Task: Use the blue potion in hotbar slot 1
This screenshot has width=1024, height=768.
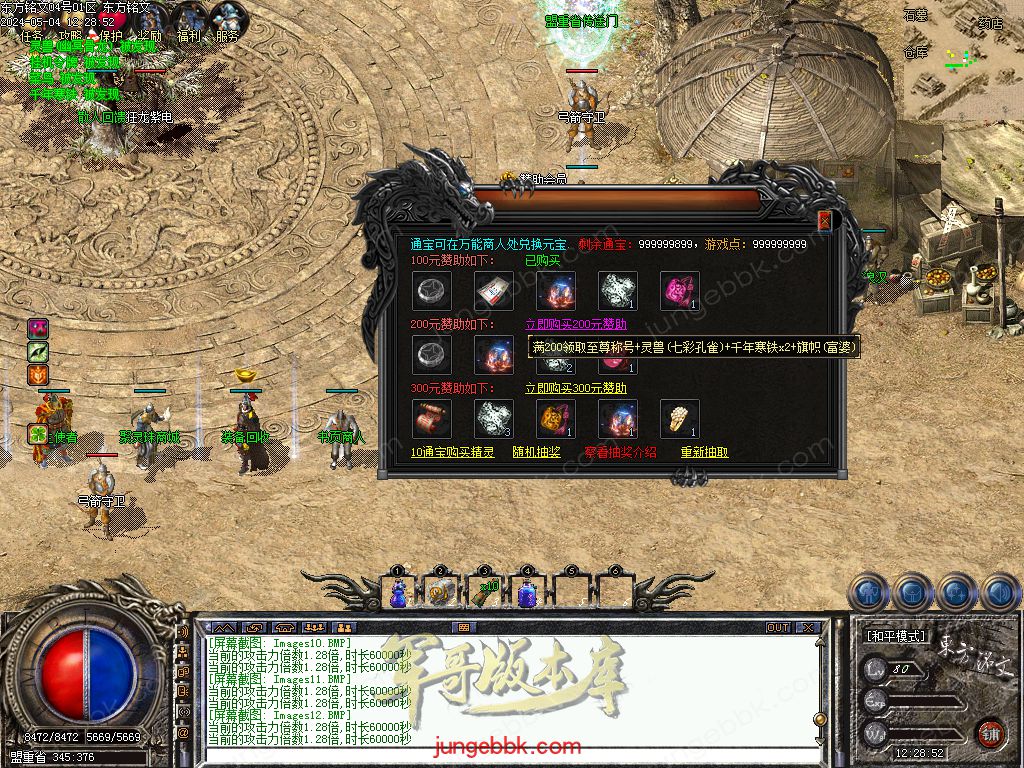Action: pos(398,592)
